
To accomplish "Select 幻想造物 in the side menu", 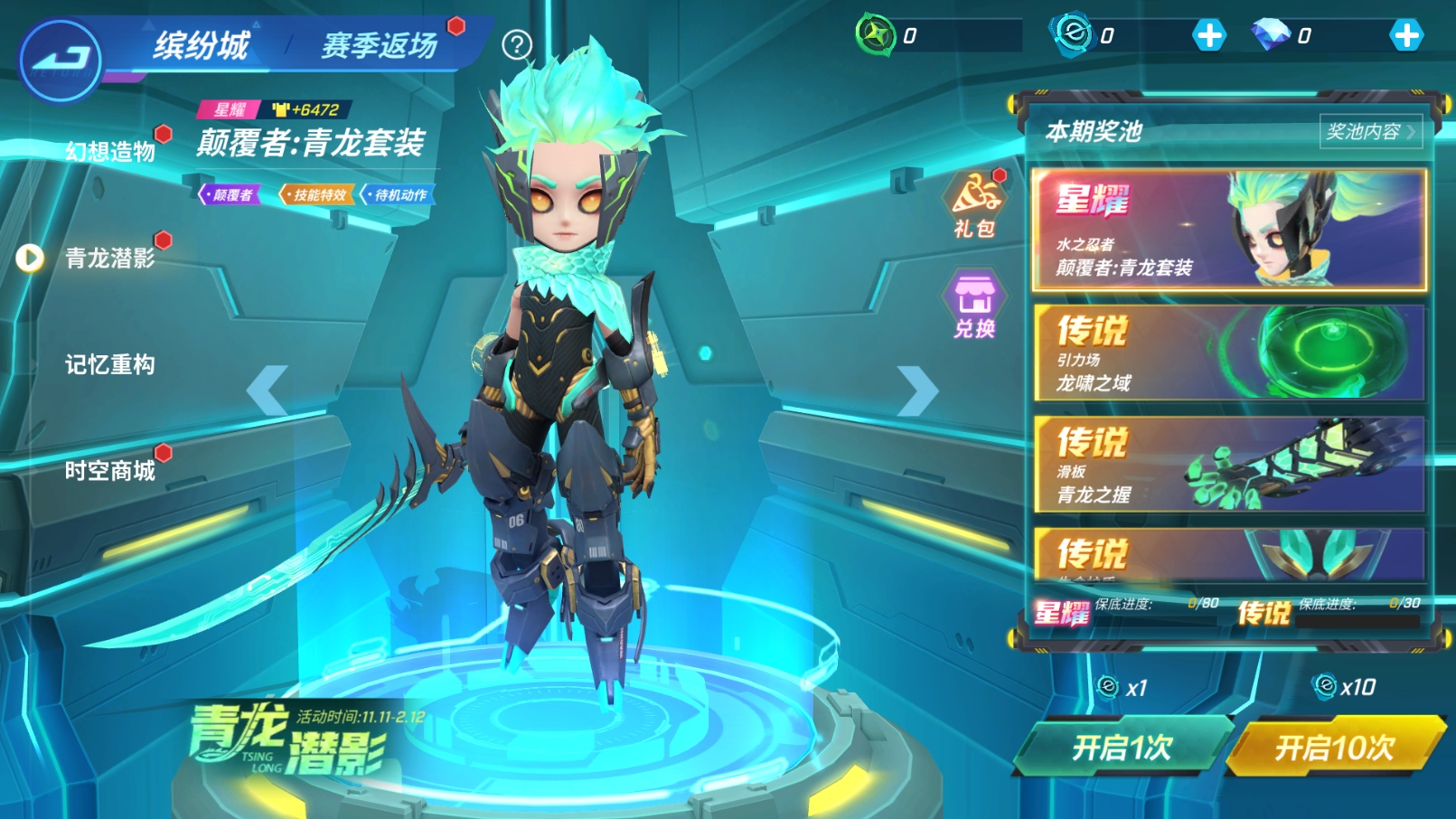I will coord(110,151).
